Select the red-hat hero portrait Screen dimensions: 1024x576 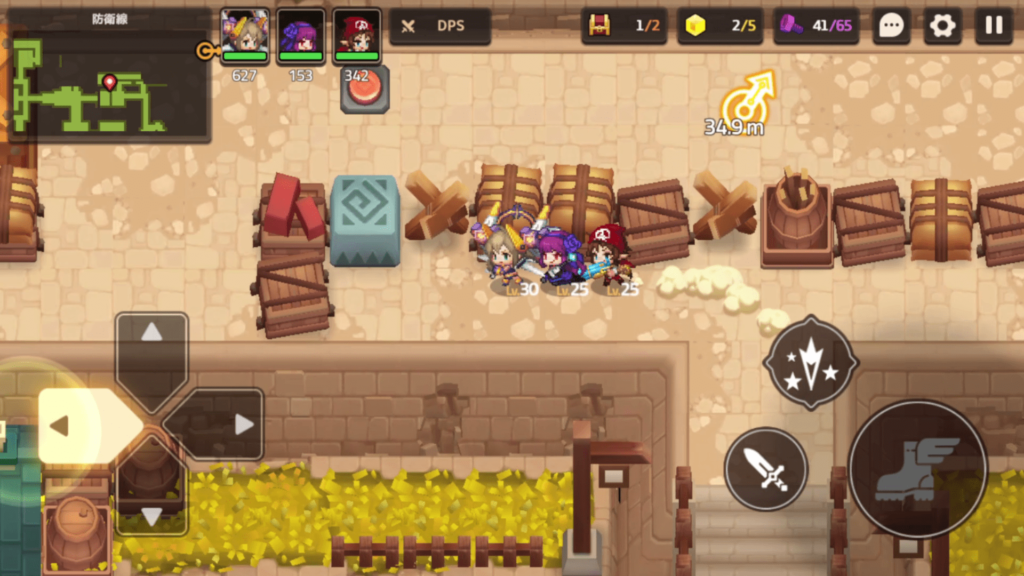[357, 36]
